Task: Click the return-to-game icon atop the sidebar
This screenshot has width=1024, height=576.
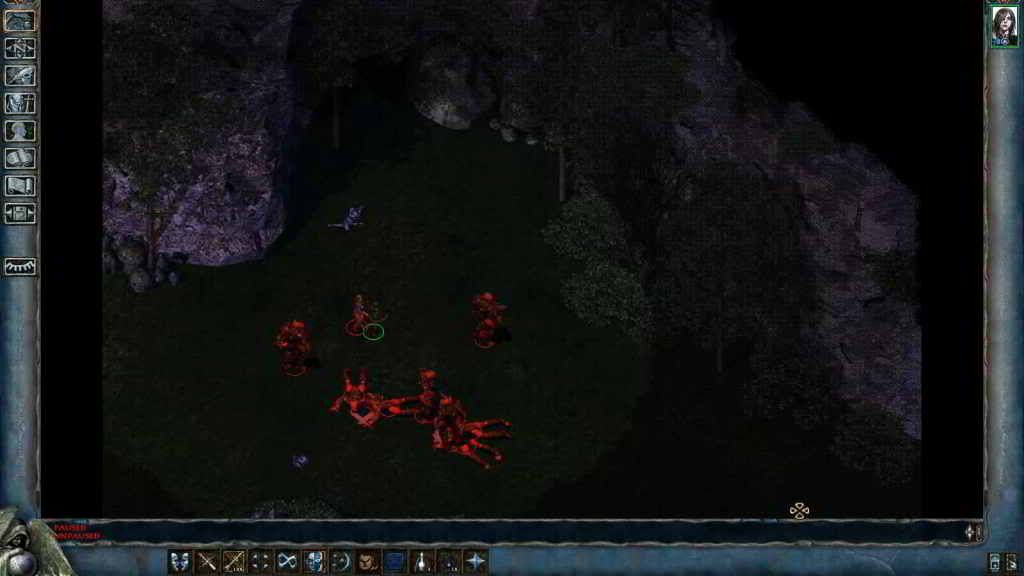Action: tap(20, 20)
